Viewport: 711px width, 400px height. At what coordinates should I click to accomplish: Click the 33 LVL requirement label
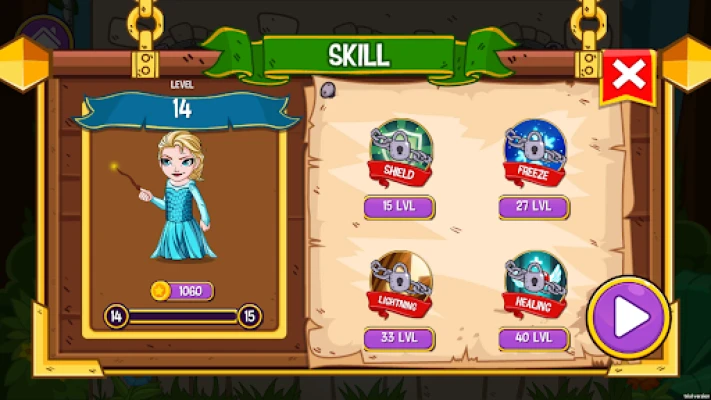click(x=397, y=338)
